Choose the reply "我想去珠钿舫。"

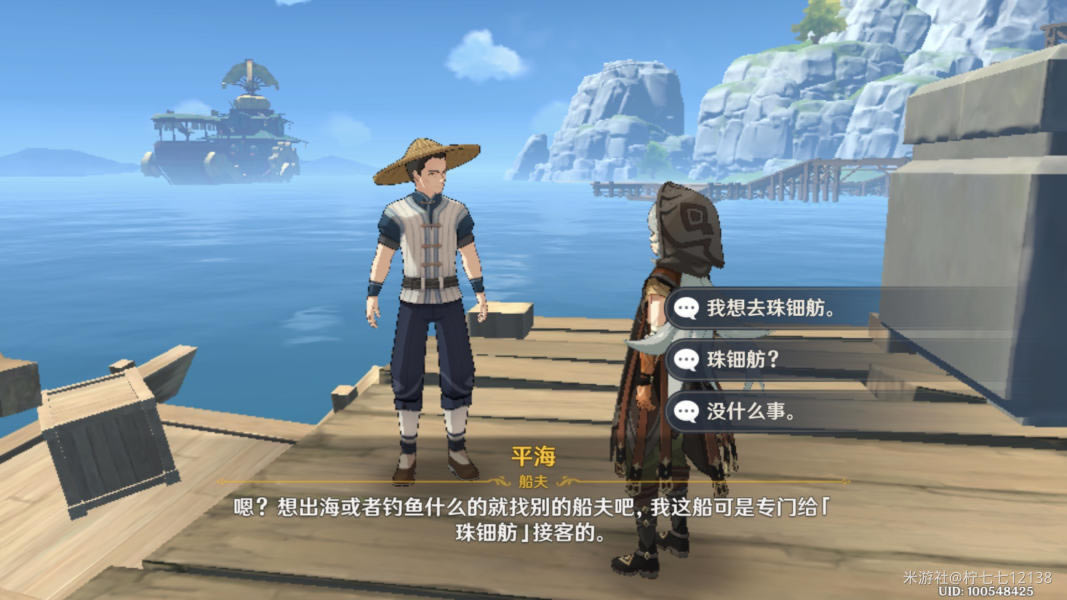770,309
